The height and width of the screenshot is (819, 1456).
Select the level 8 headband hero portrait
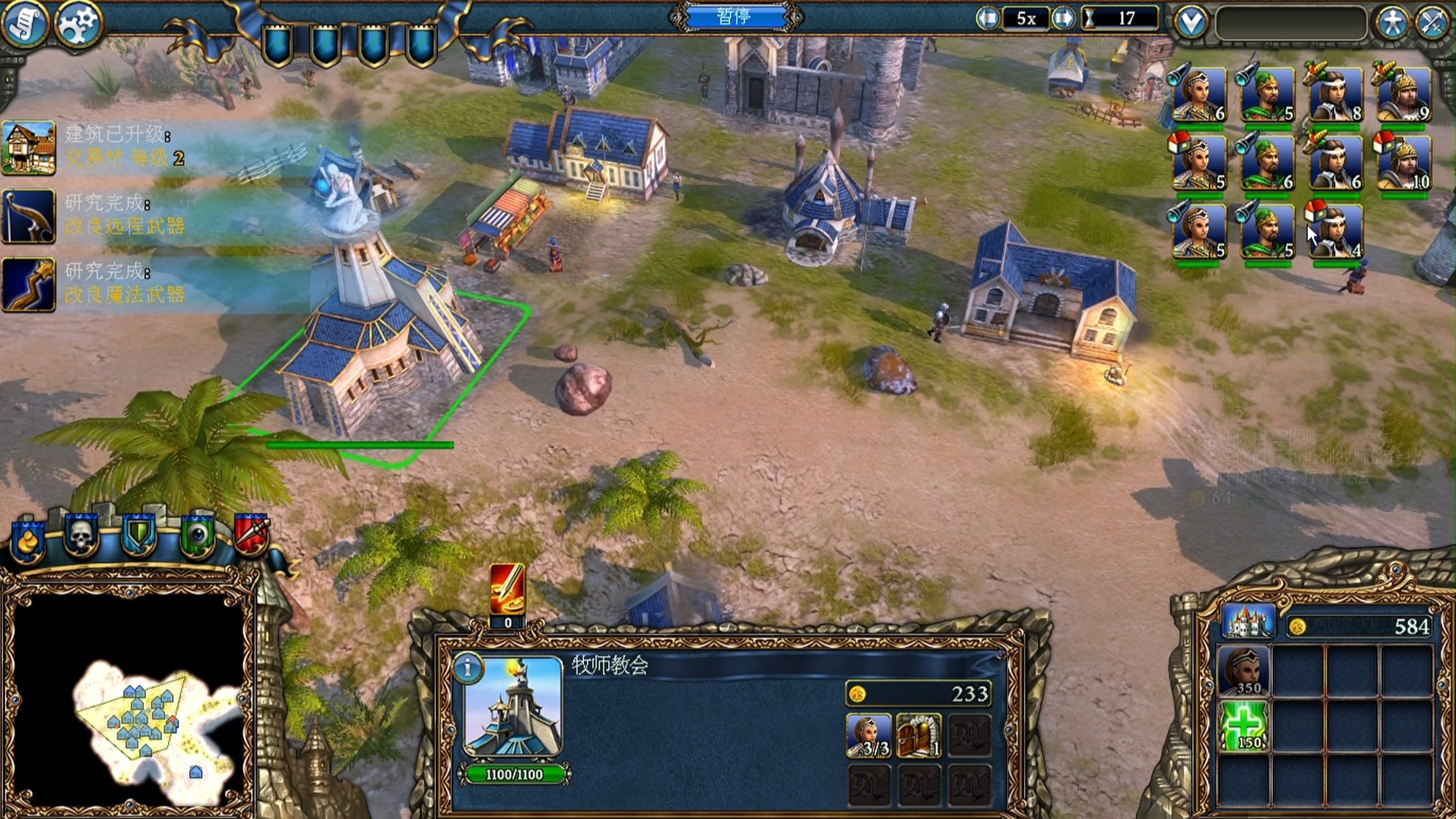pyautogui.click(x=1335, y=95)
